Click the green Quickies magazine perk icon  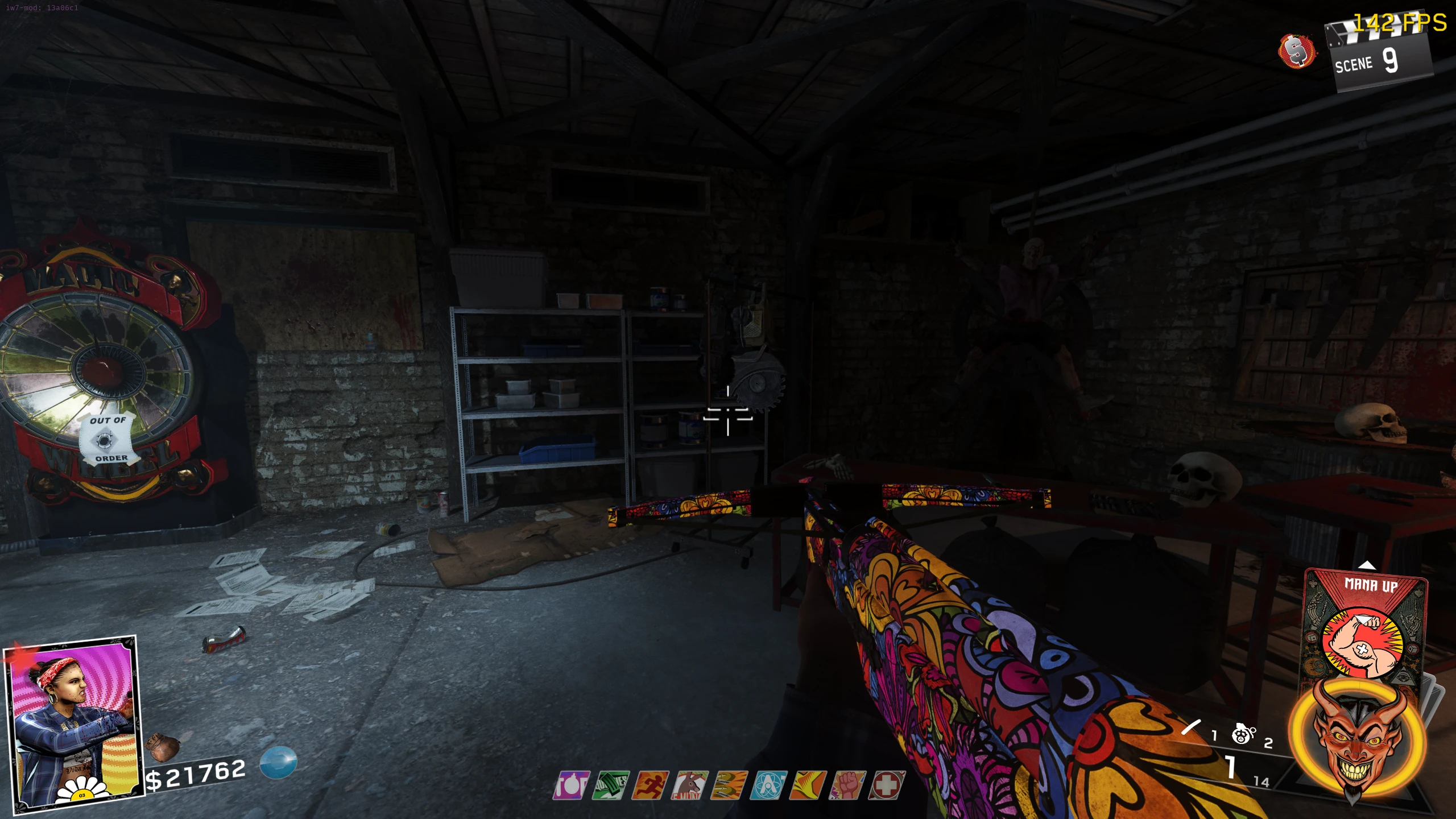tap(611, 785)
